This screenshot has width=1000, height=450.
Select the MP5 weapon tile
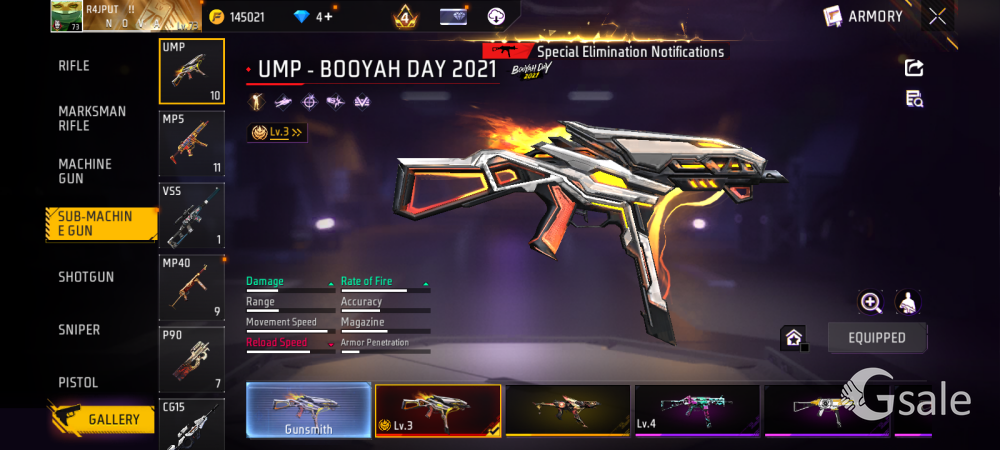click(x=192, y=143)
